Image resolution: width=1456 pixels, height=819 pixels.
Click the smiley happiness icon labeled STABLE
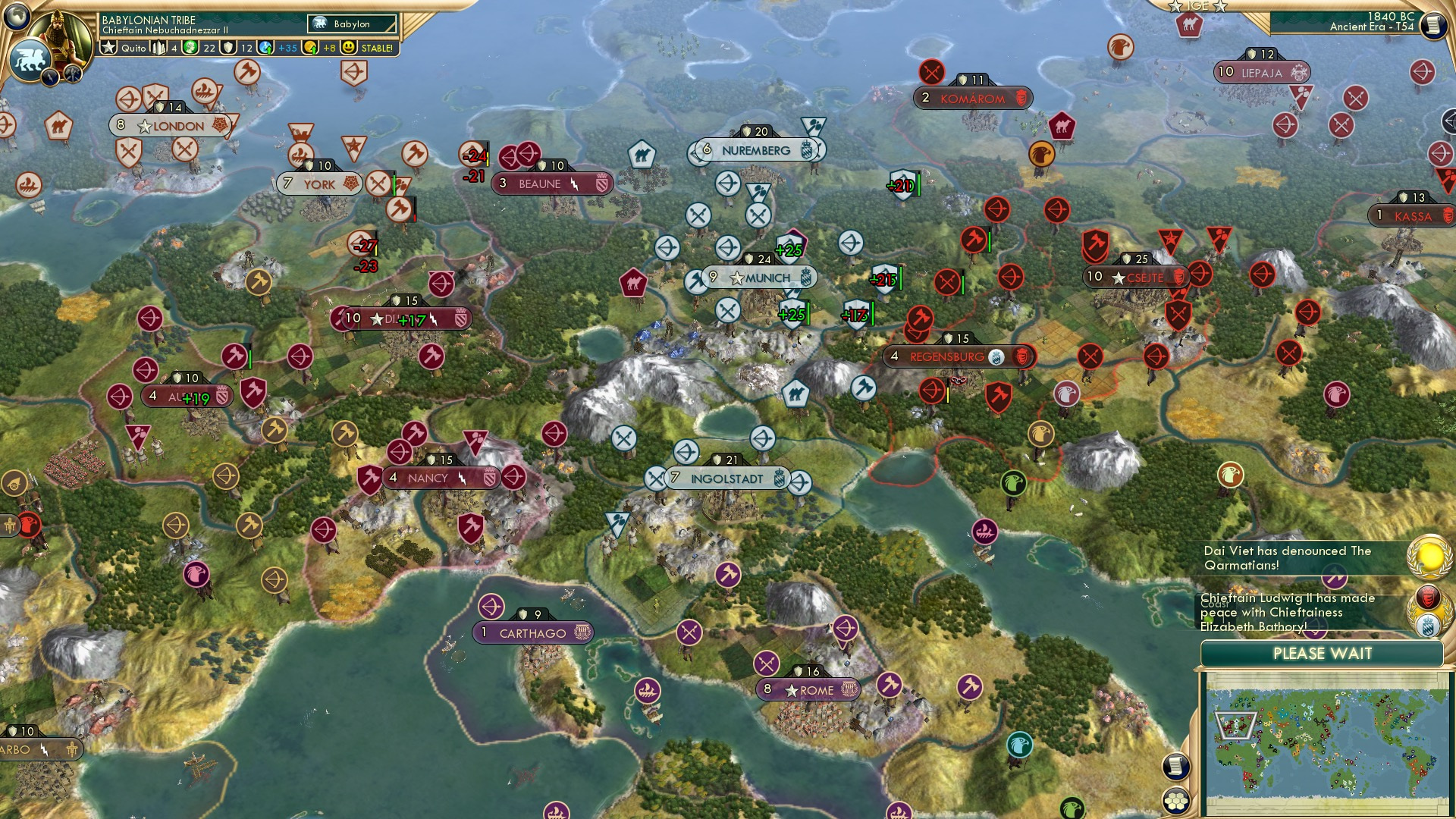pyautogui.click(x=349, y=48)
